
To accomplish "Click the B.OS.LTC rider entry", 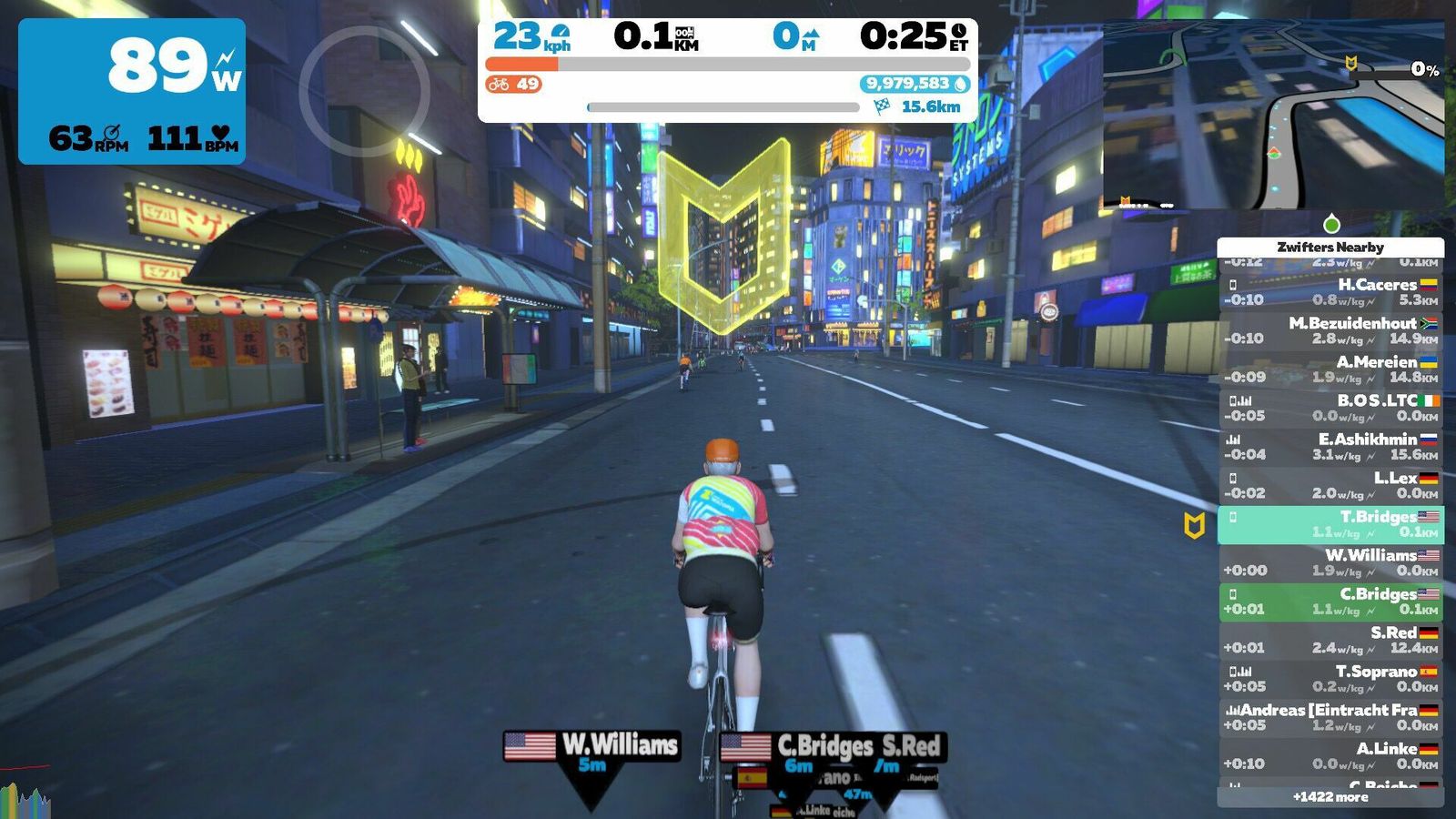I will 1330,408.
